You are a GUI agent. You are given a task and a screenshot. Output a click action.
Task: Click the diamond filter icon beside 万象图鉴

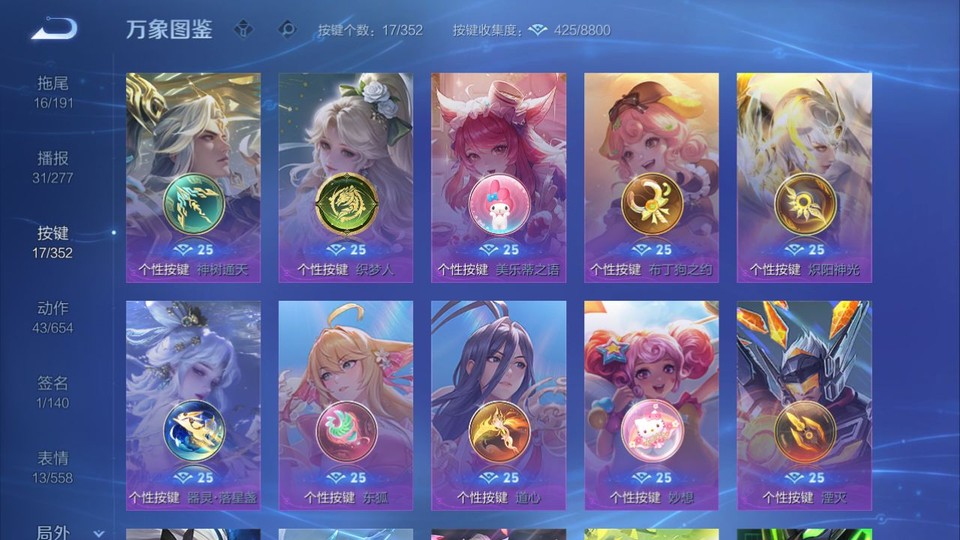(243, 29)
